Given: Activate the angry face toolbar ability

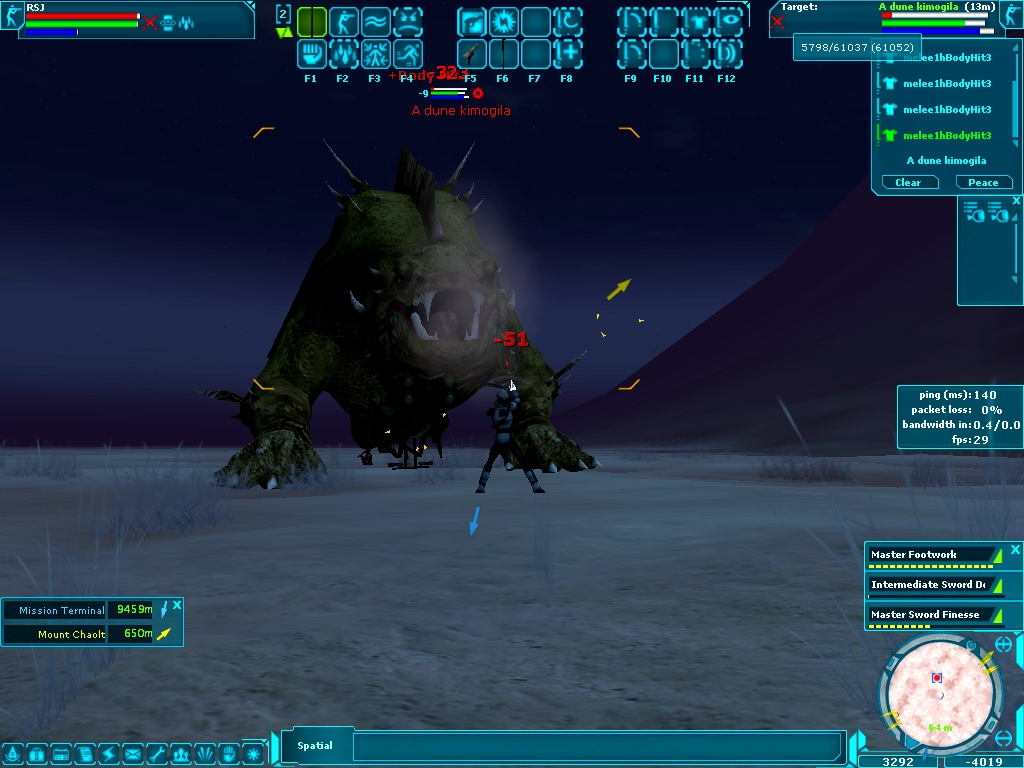Looking at the screenshot, I should (x=407, y=21).
